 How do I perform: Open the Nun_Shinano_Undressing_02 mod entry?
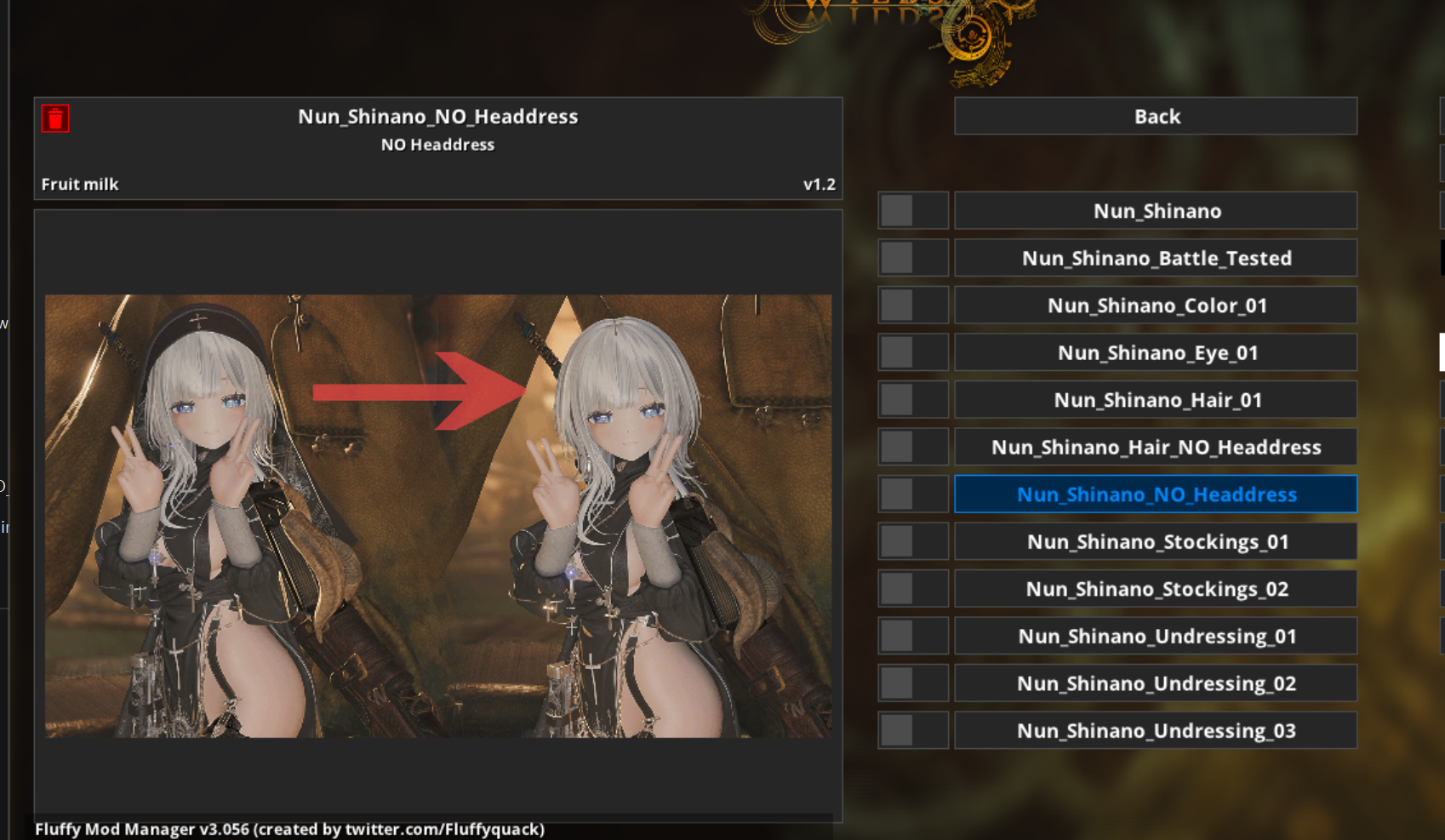[1156, 683]
